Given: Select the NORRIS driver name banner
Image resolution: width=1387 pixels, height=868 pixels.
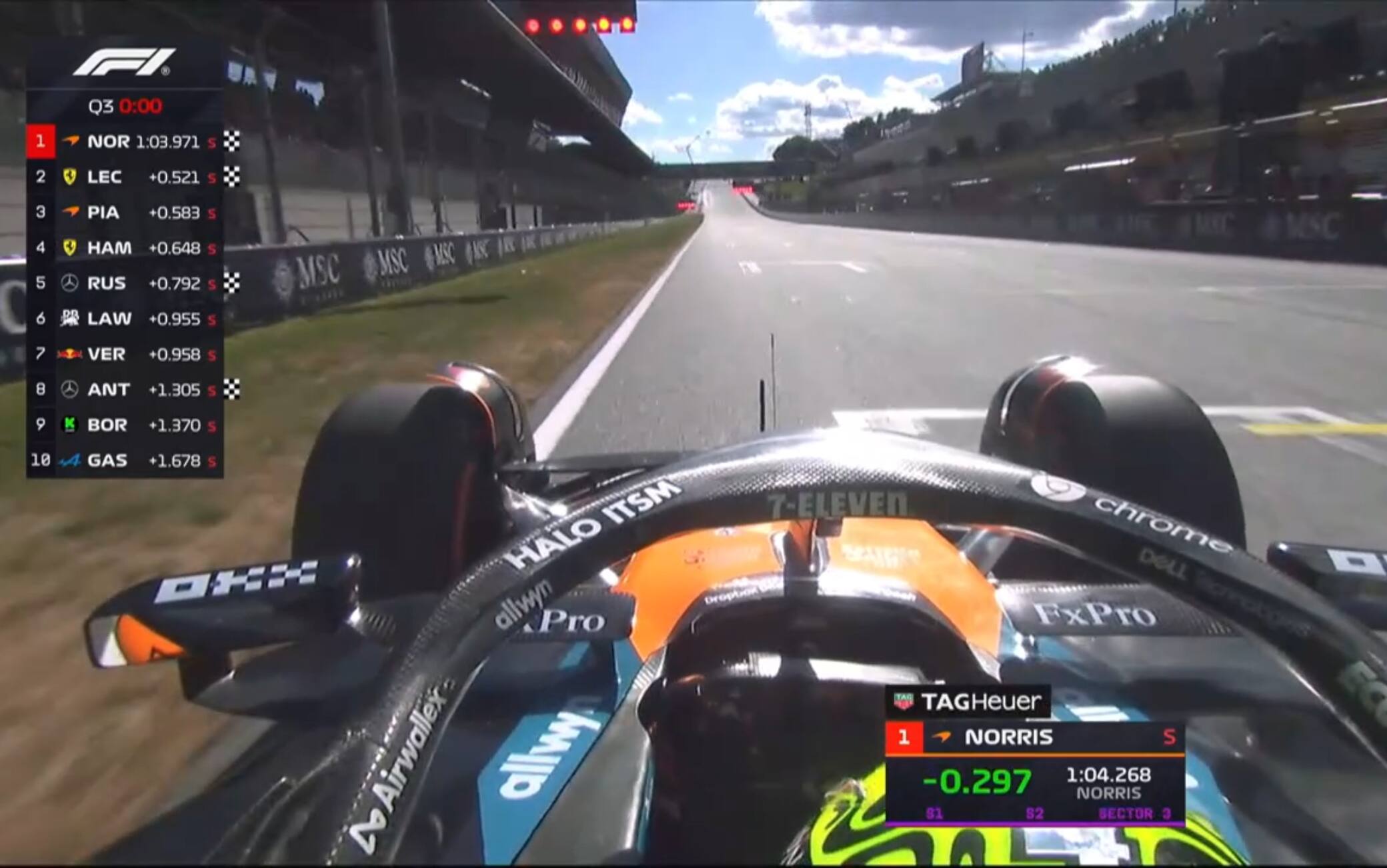Looking at the screenshot, I should click(x=1034, y=737).
